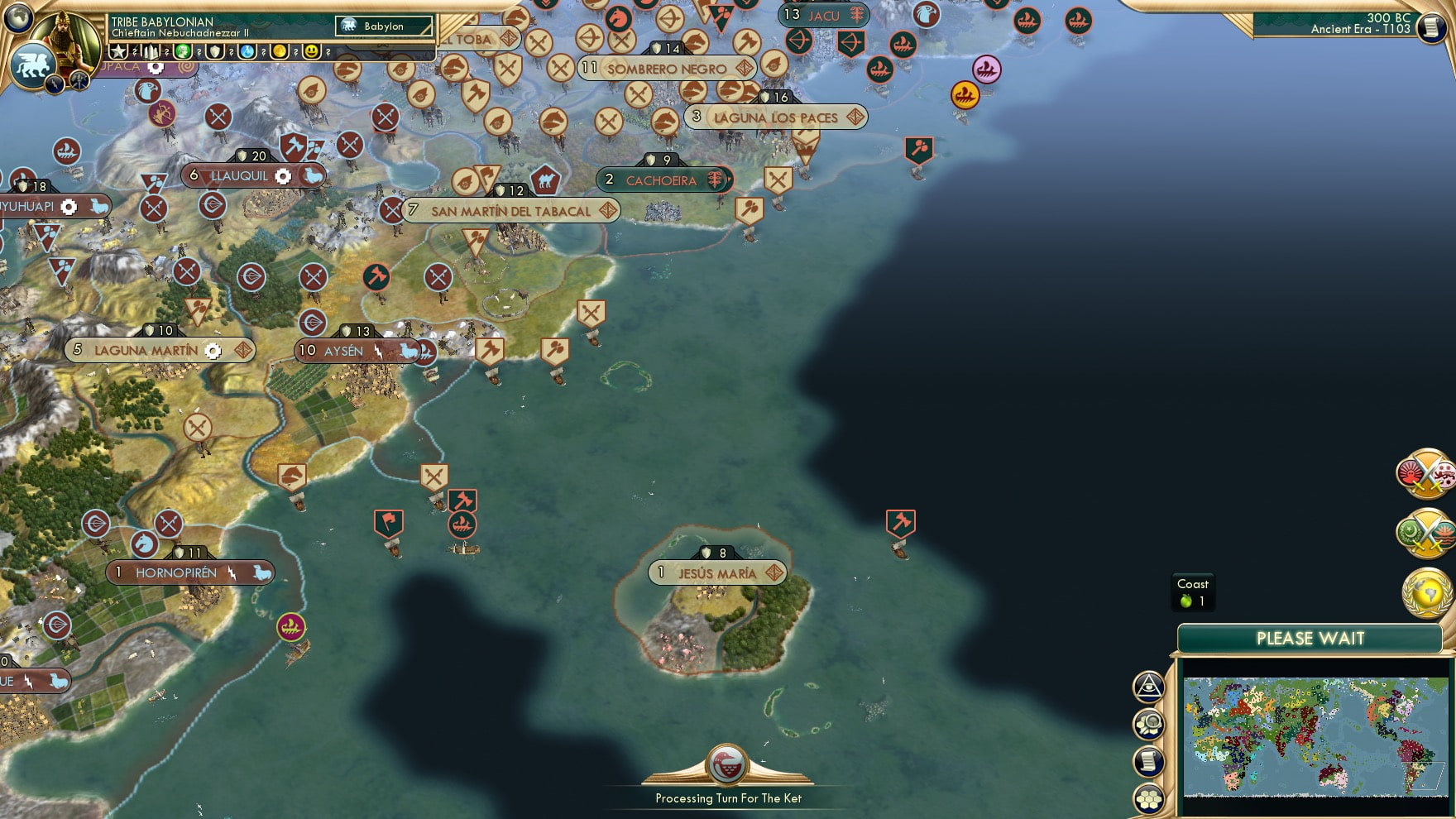Click the Please Wait progress banner
1456x819 pixels.
1310,639
